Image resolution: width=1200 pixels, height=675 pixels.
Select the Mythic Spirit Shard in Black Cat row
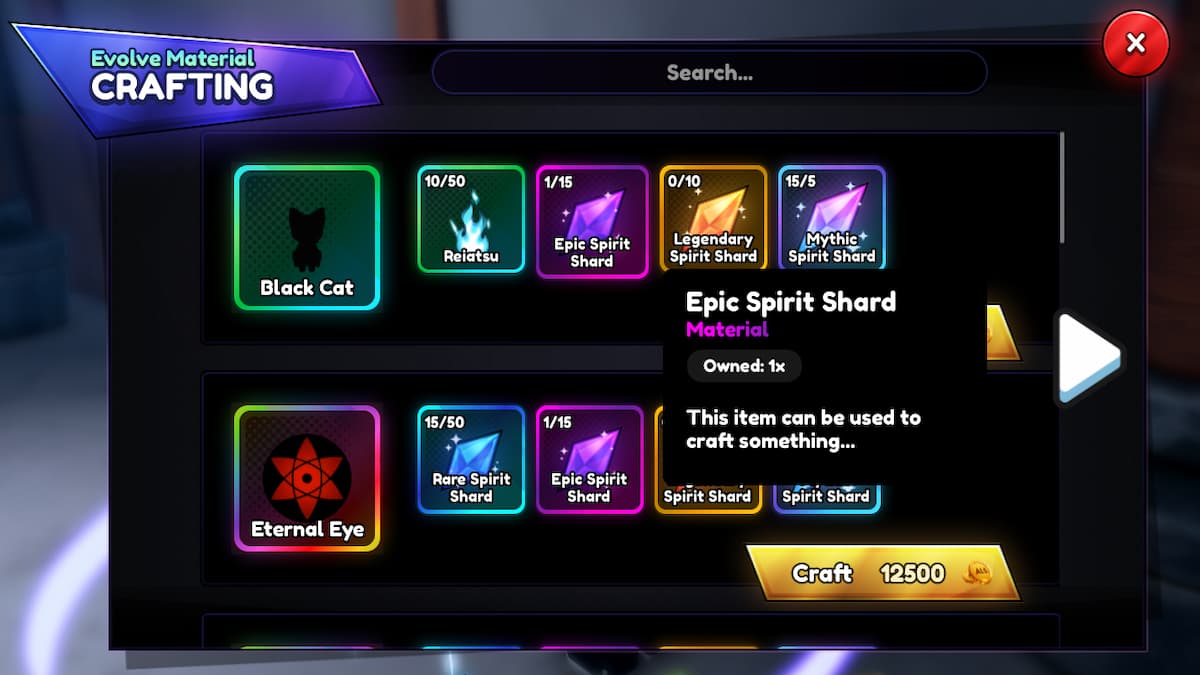click(x=831, y=220)
